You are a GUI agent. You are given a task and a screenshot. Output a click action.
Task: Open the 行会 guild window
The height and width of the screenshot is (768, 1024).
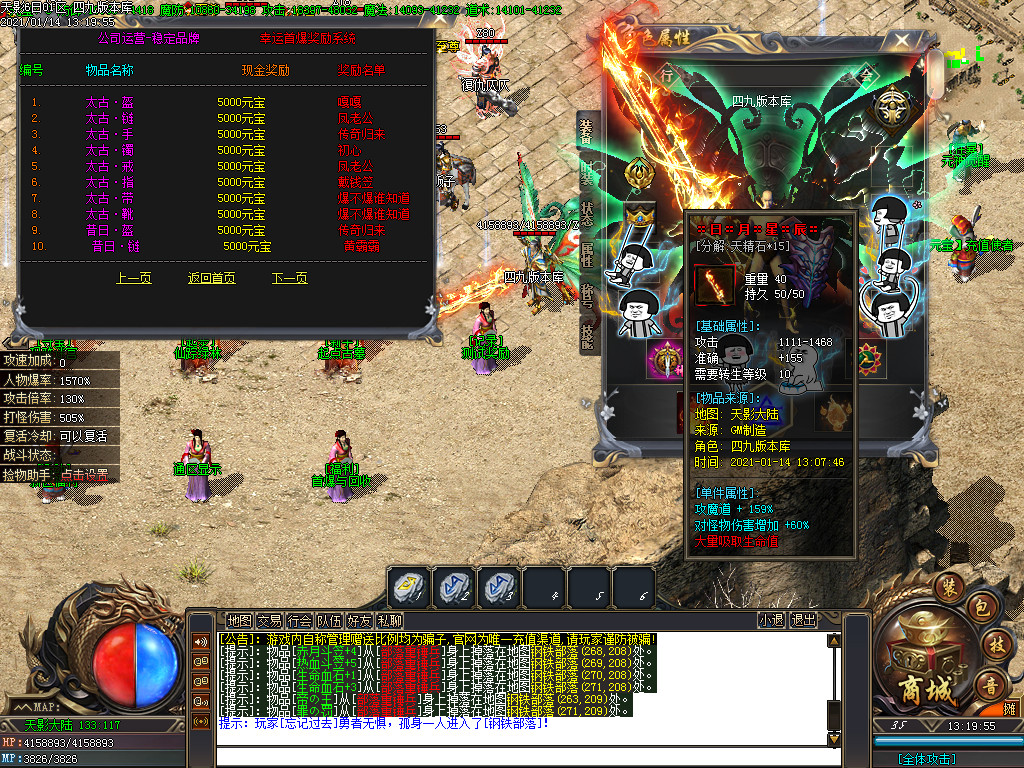click(299, 620)
